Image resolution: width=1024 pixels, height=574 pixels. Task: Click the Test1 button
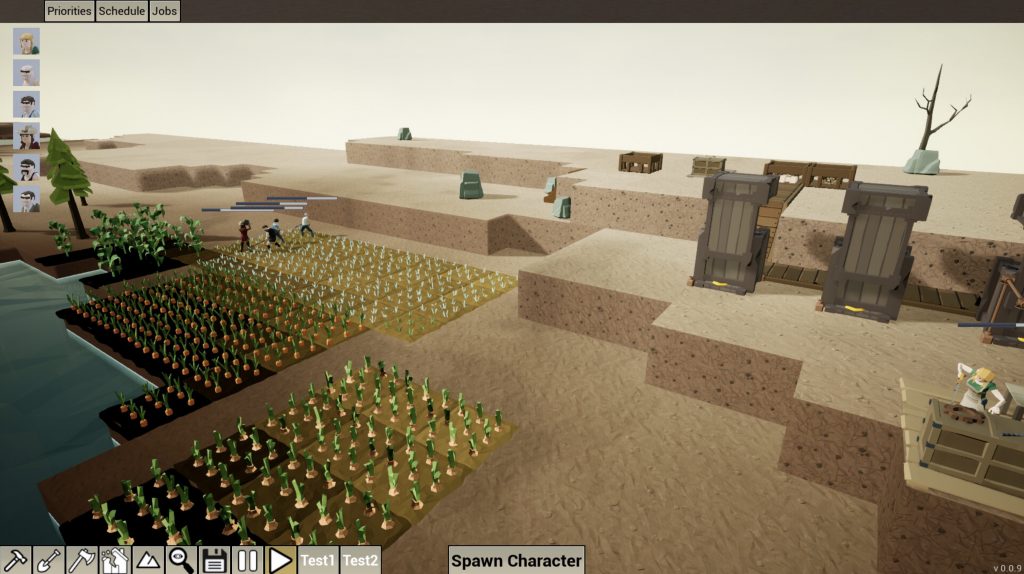point(318,560)
